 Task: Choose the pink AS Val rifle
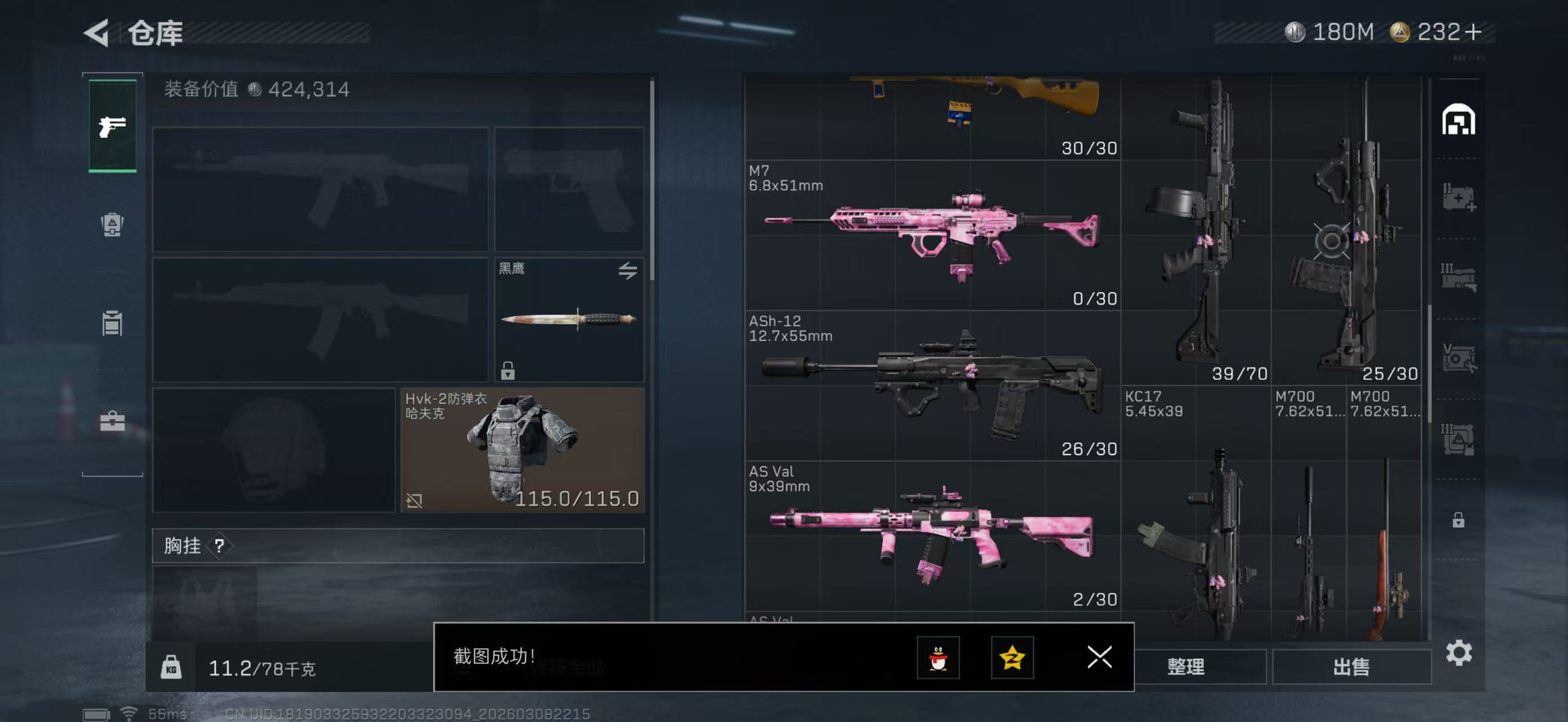(x=931, y=536)
